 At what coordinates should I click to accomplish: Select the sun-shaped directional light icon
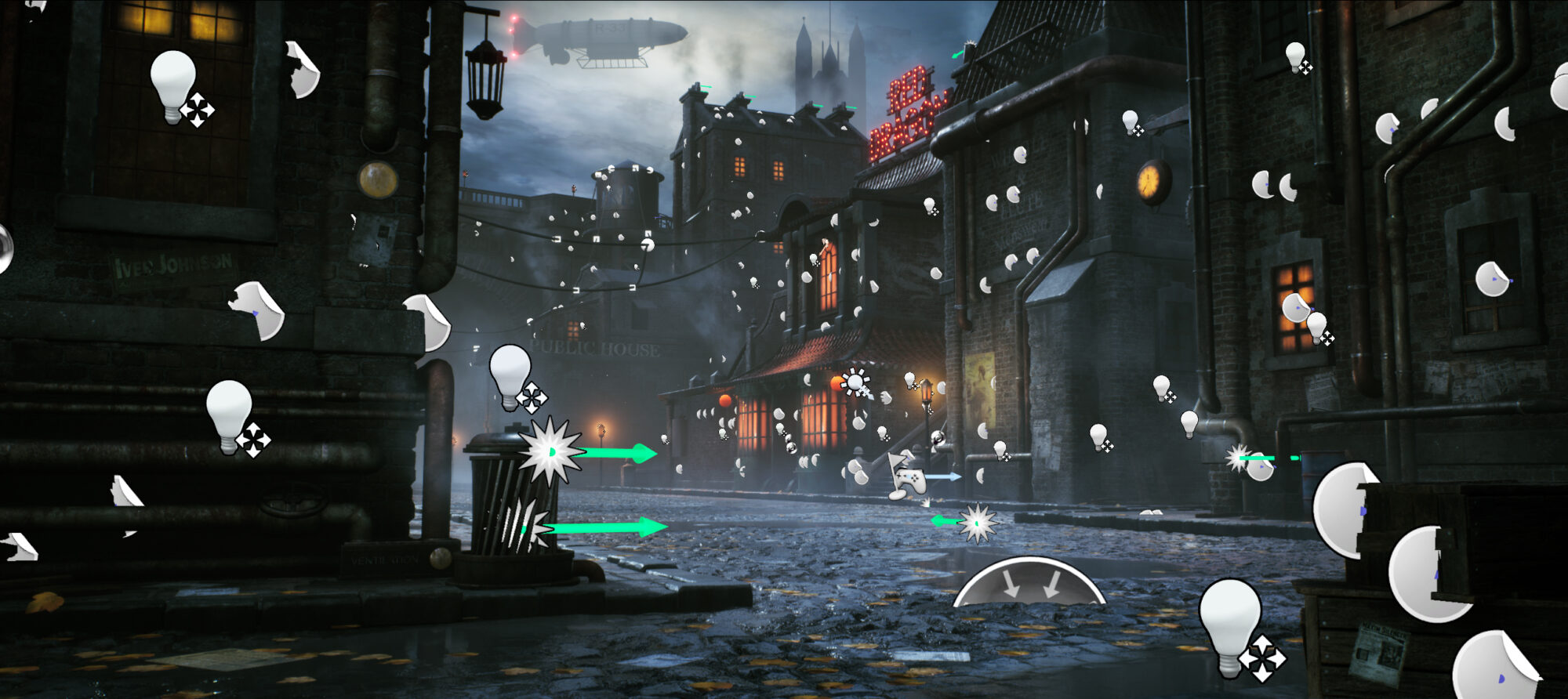(x=855, y=382)
